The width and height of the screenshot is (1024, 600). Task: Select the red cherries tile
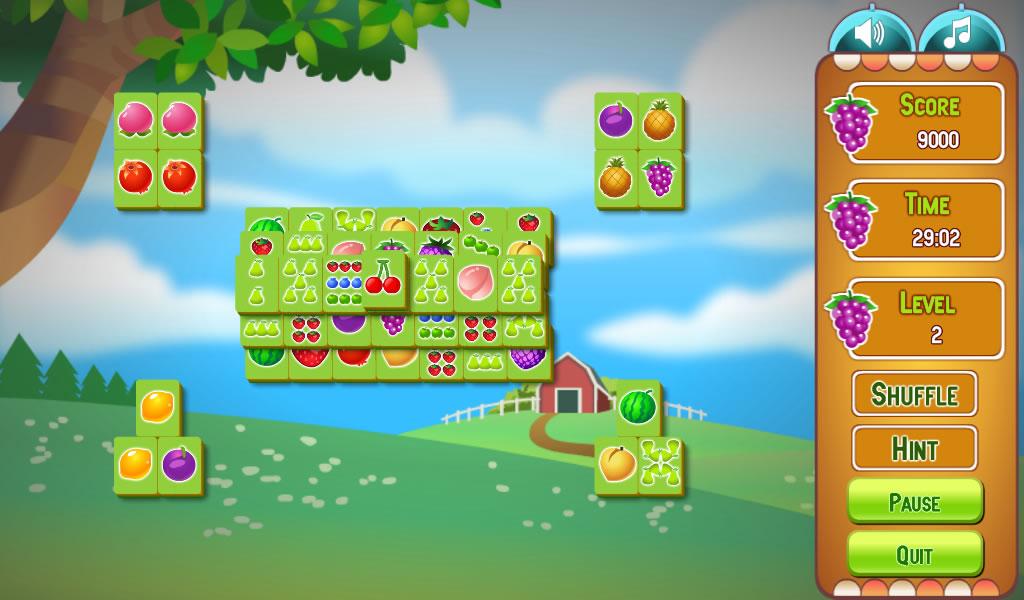[383, 279]
